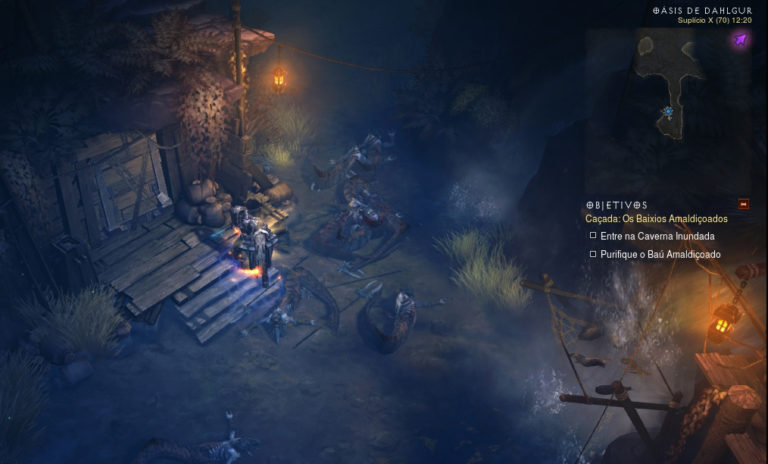
Task: Click the purple arrow marker on the minimap
Action: point(740,40)
